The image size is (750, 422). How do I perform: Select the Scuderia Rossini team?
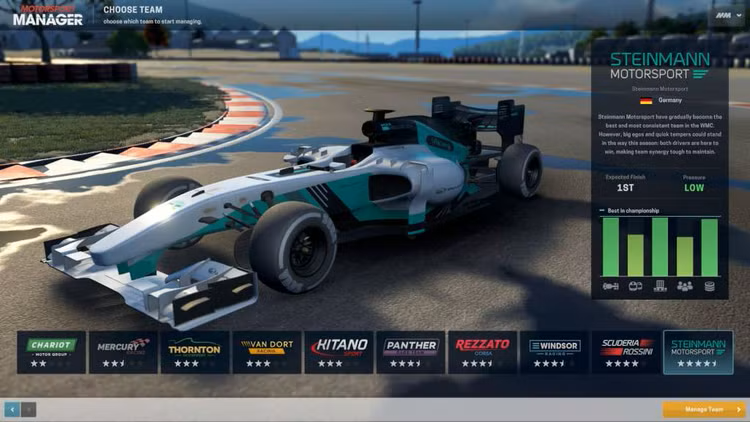click(626, 352)
